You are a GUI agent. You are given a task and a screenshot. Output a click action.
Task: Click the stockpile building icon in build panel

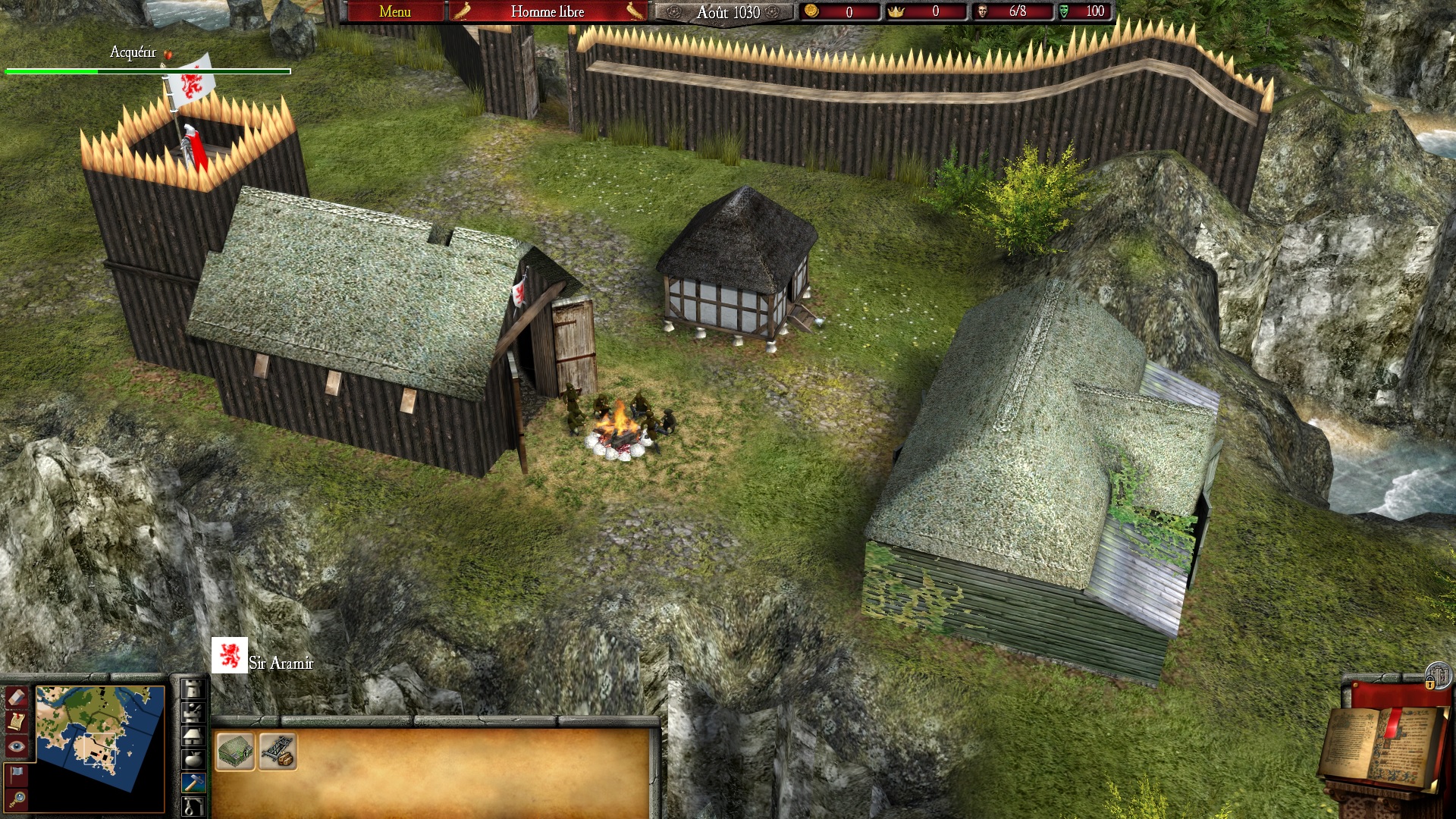coord(235,752)
